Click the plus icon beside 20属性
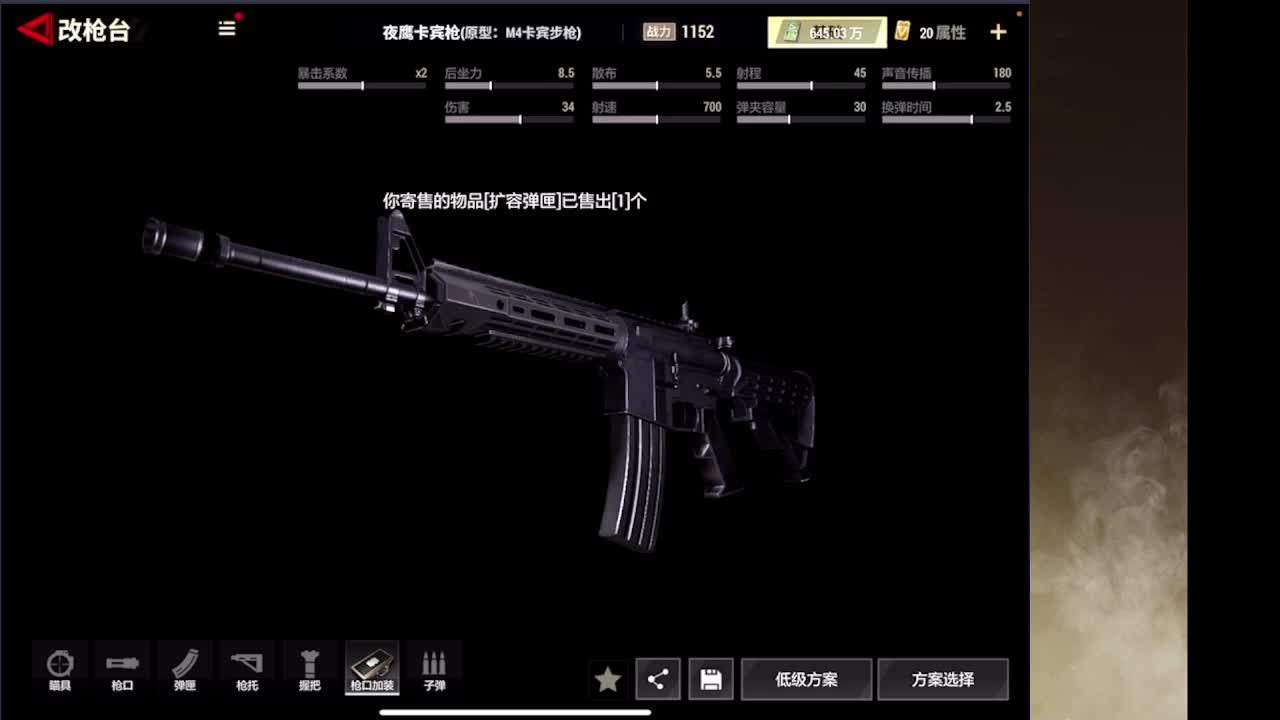The image size is (1280, 720). pos(998,31)
